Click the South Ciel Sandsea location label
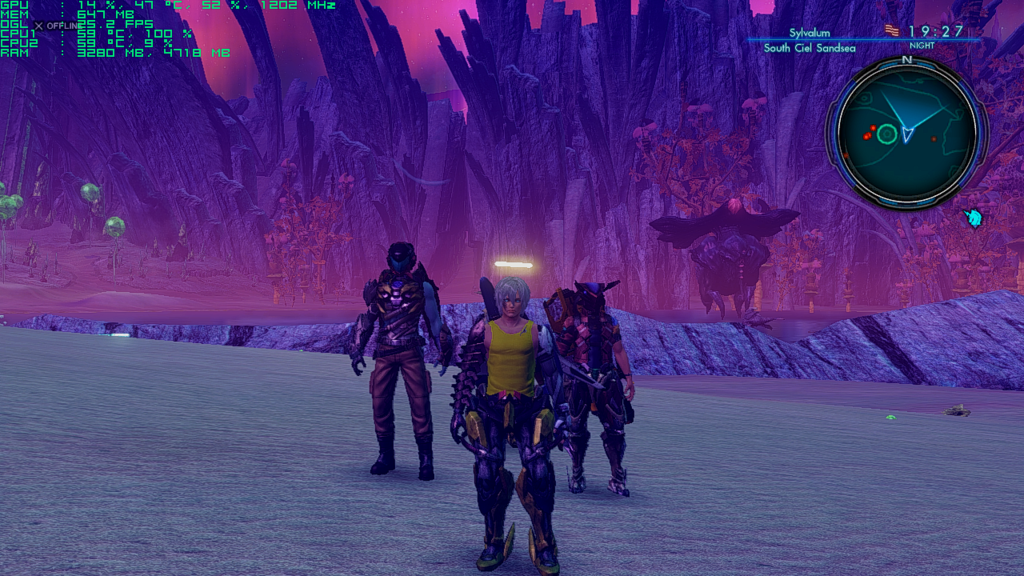Viewport: 1024px width, 576px height. pos(809,47)
